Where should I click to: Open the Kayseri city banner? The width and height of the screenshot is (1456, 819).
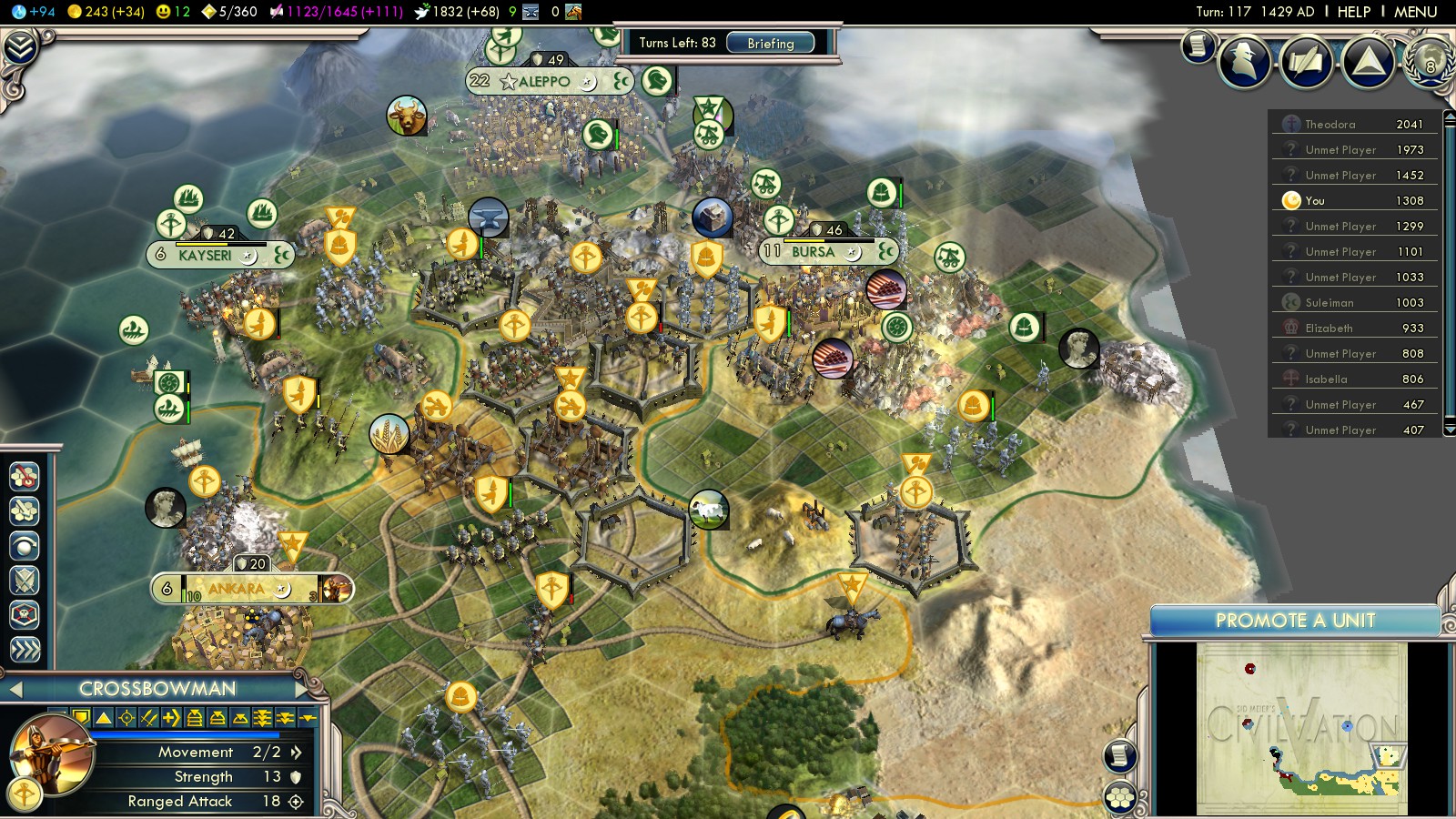tap(205, 255)
